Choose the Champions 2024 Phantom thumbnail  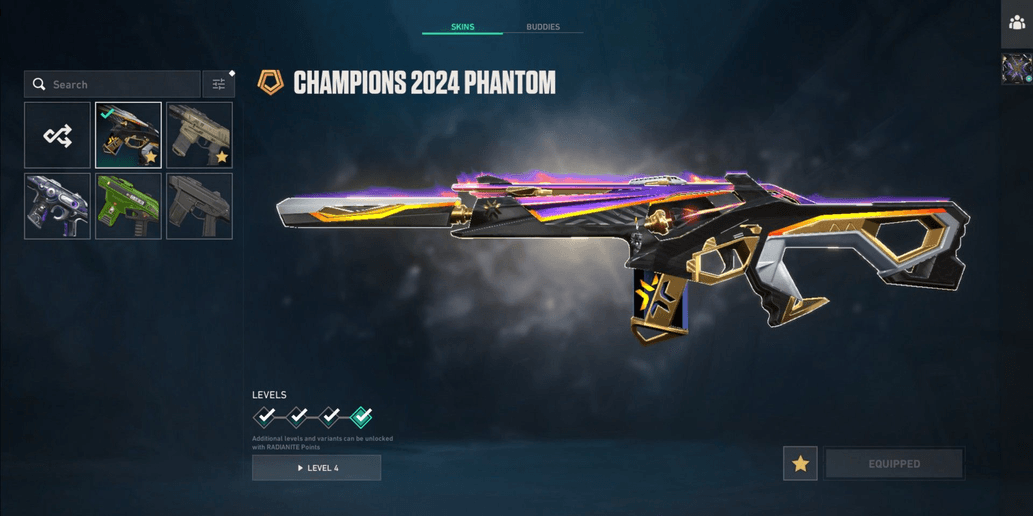pos(128,135)
